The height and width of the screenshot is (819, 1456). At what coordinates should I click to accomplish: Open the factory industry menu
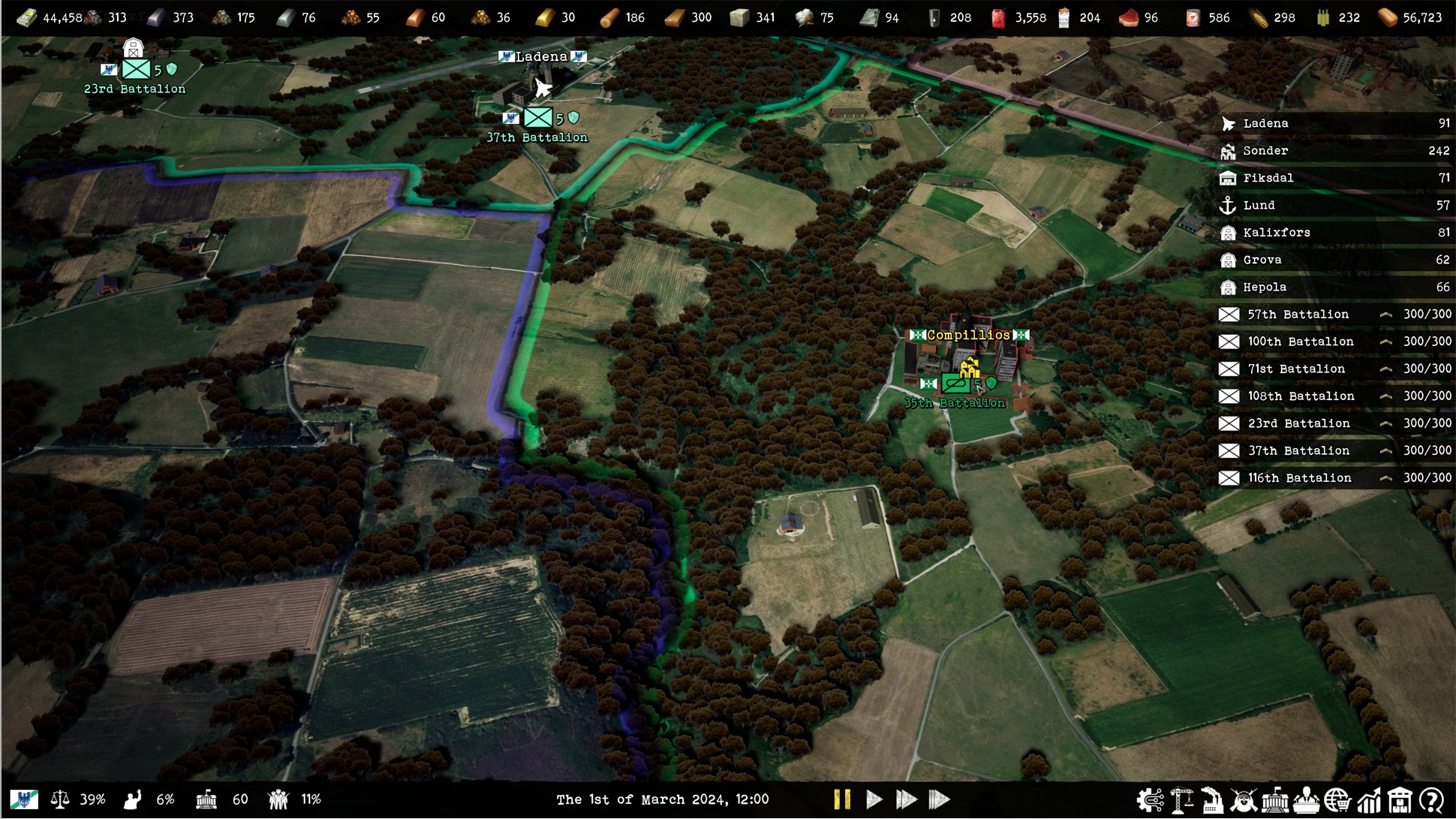point(1212,801)
